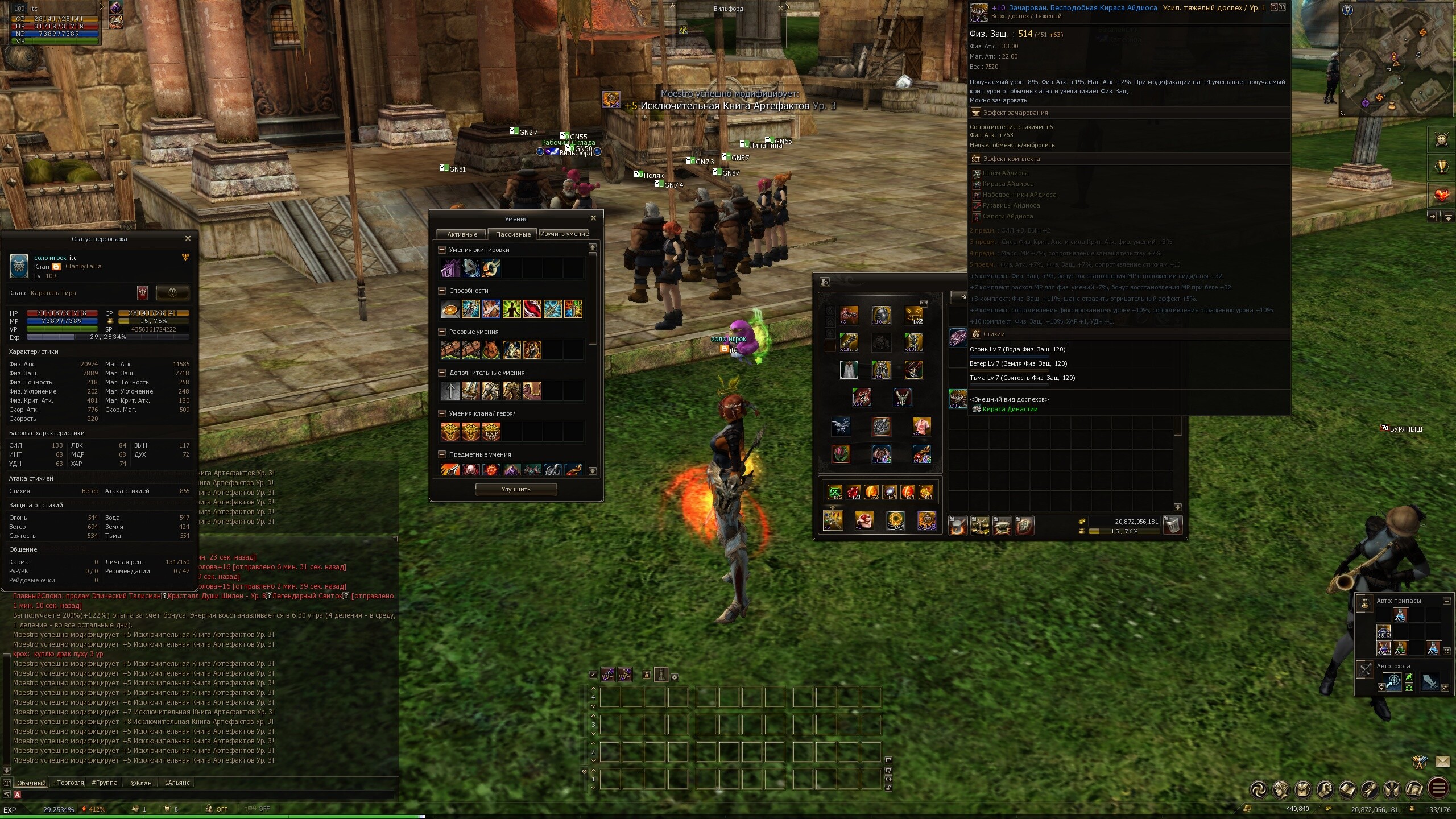Close the Умения skills window
Screen dimensions: 1456x819
click(x=593, y=218)
